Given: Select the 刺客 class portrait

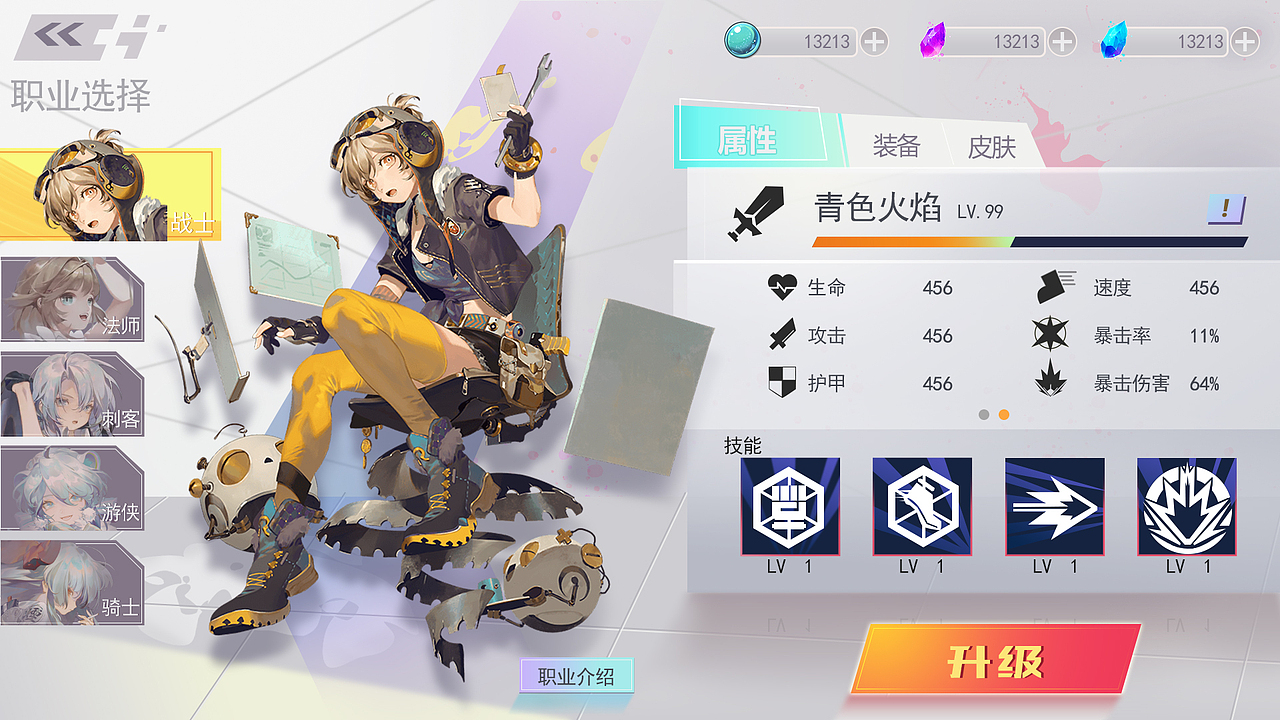Looking at the screenshot, I should click(72, 395).
